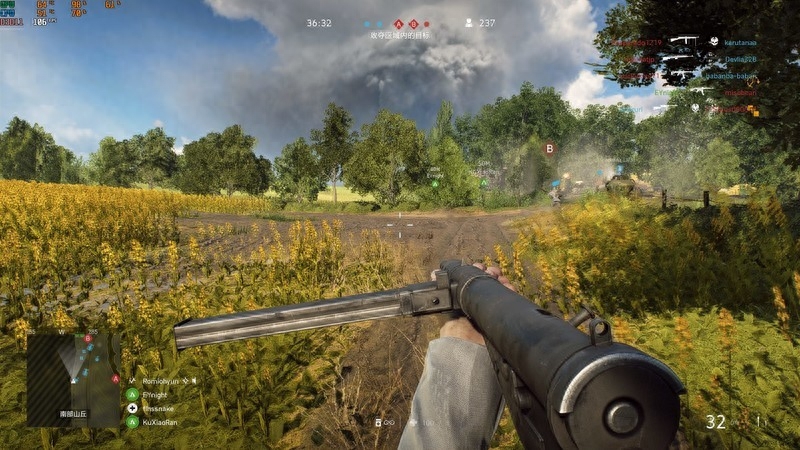This screenshot has width=800, height=450.
Task: Click the floating B objective marker
Action: tap(549, 148)
